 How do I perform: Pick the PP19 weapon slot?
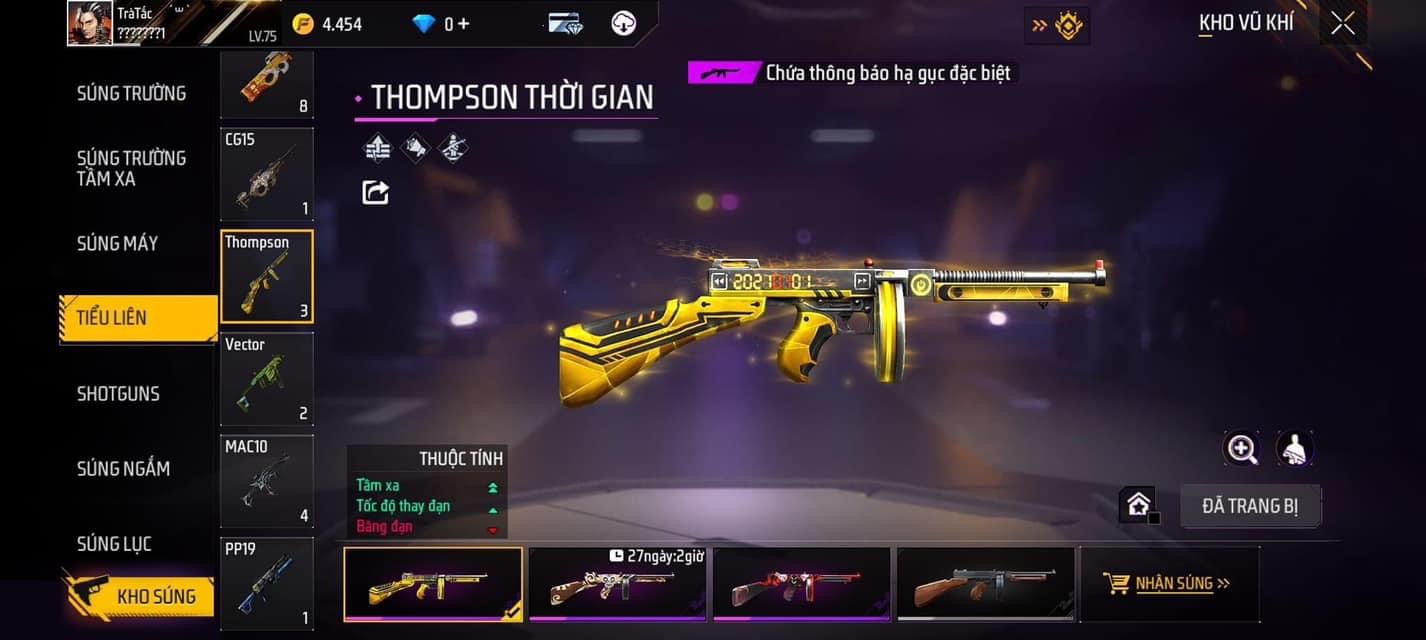pos(266,584)
